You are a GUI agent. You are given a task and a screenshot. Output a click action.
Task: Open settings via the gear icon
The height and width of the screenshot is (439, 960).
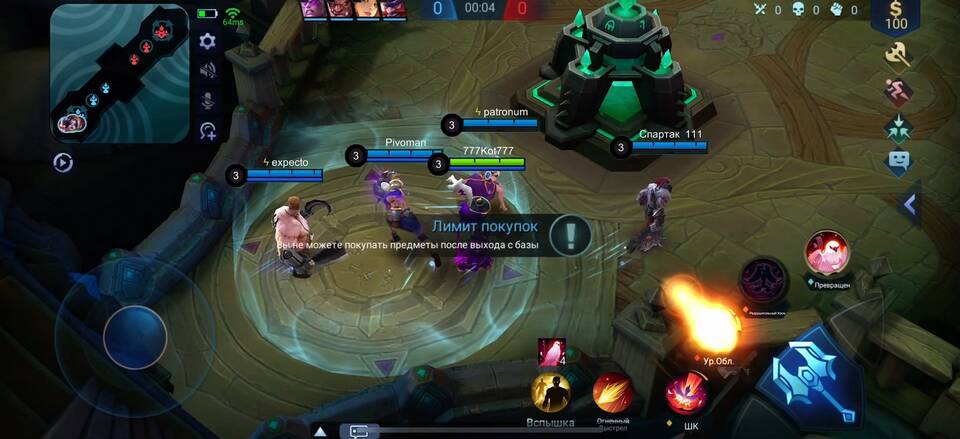208,41
